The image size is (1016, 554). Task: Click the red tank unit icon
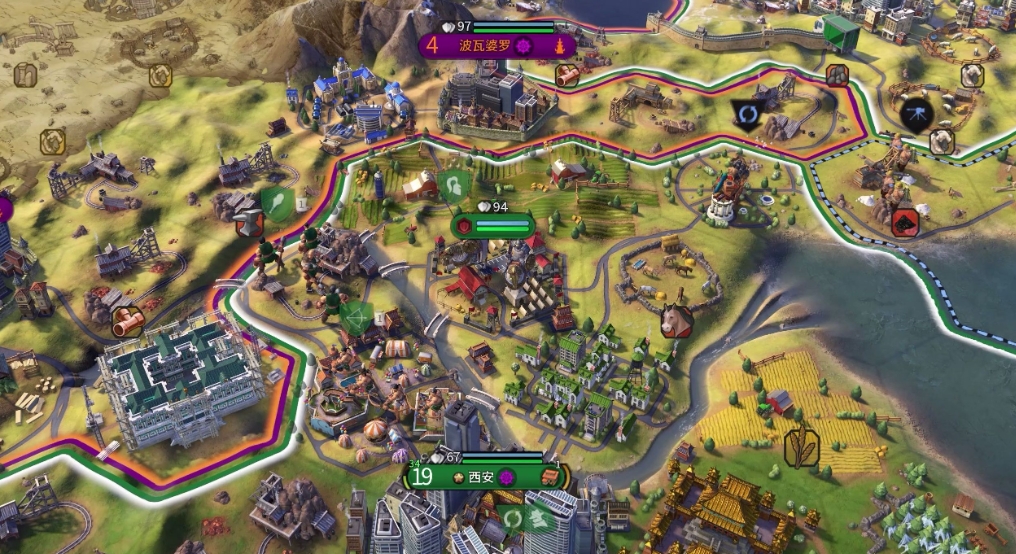coord(906,221)
